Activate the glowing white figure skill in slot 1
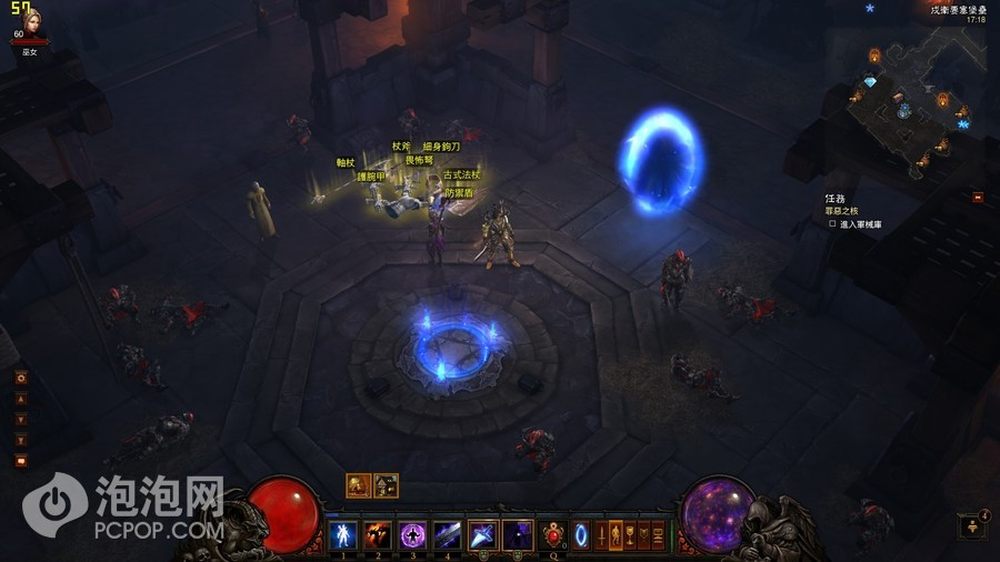Image resolution: width=1000 pixels, height=562 pixels. 342,534
